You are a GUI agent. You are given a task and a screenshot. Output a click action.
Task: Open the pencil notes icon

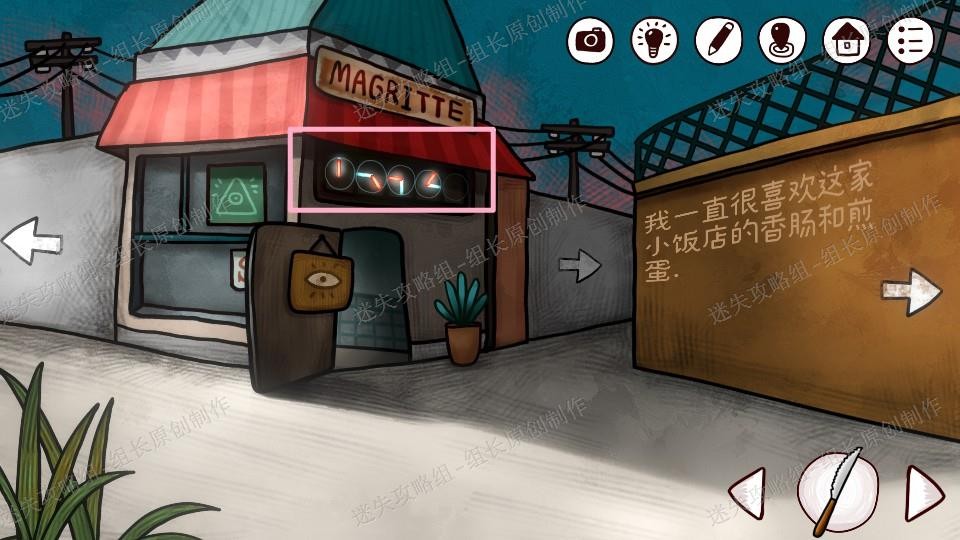718,40
